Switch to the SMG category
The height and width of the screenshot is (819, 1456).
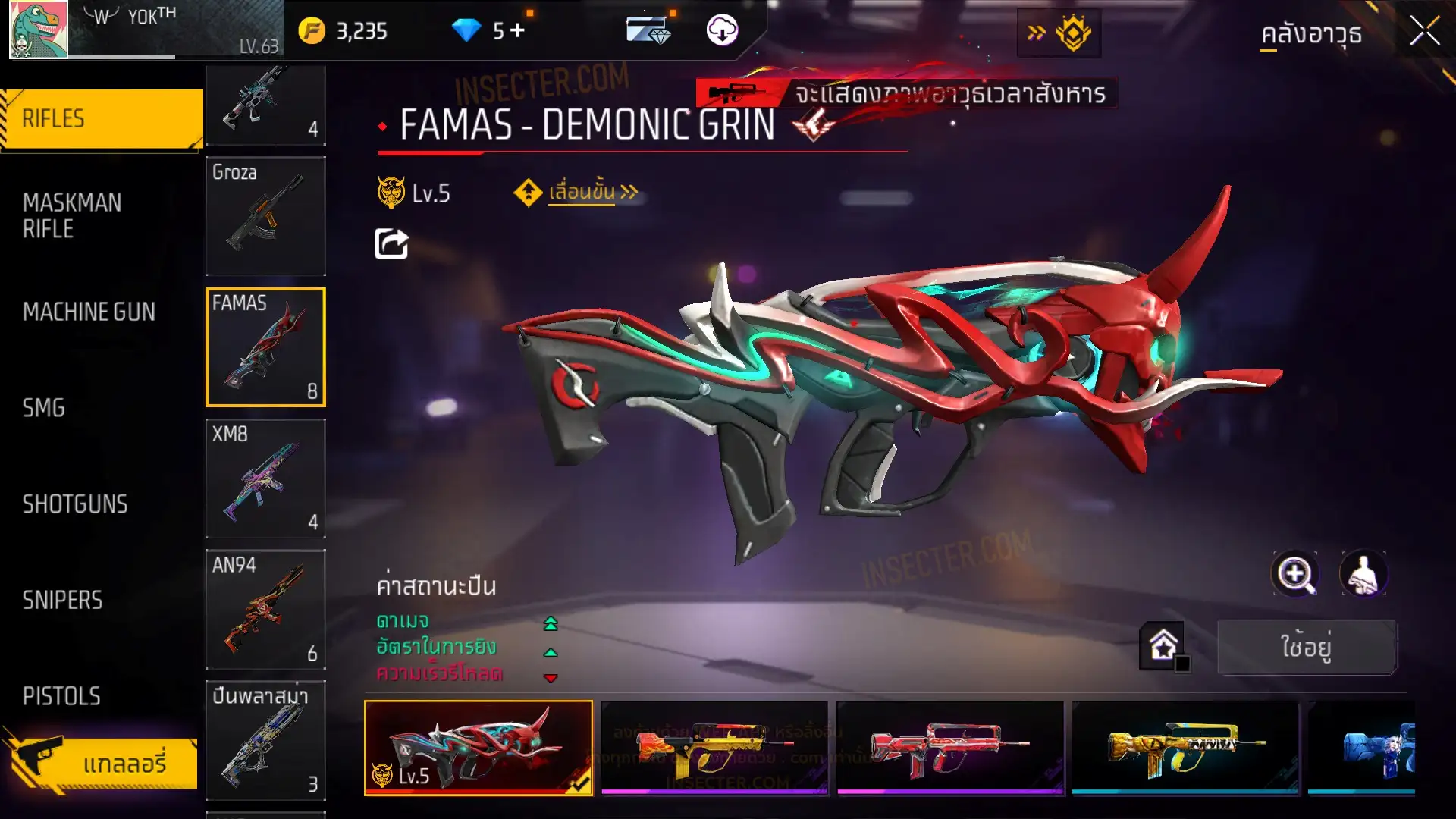click(x=44, y=408)
